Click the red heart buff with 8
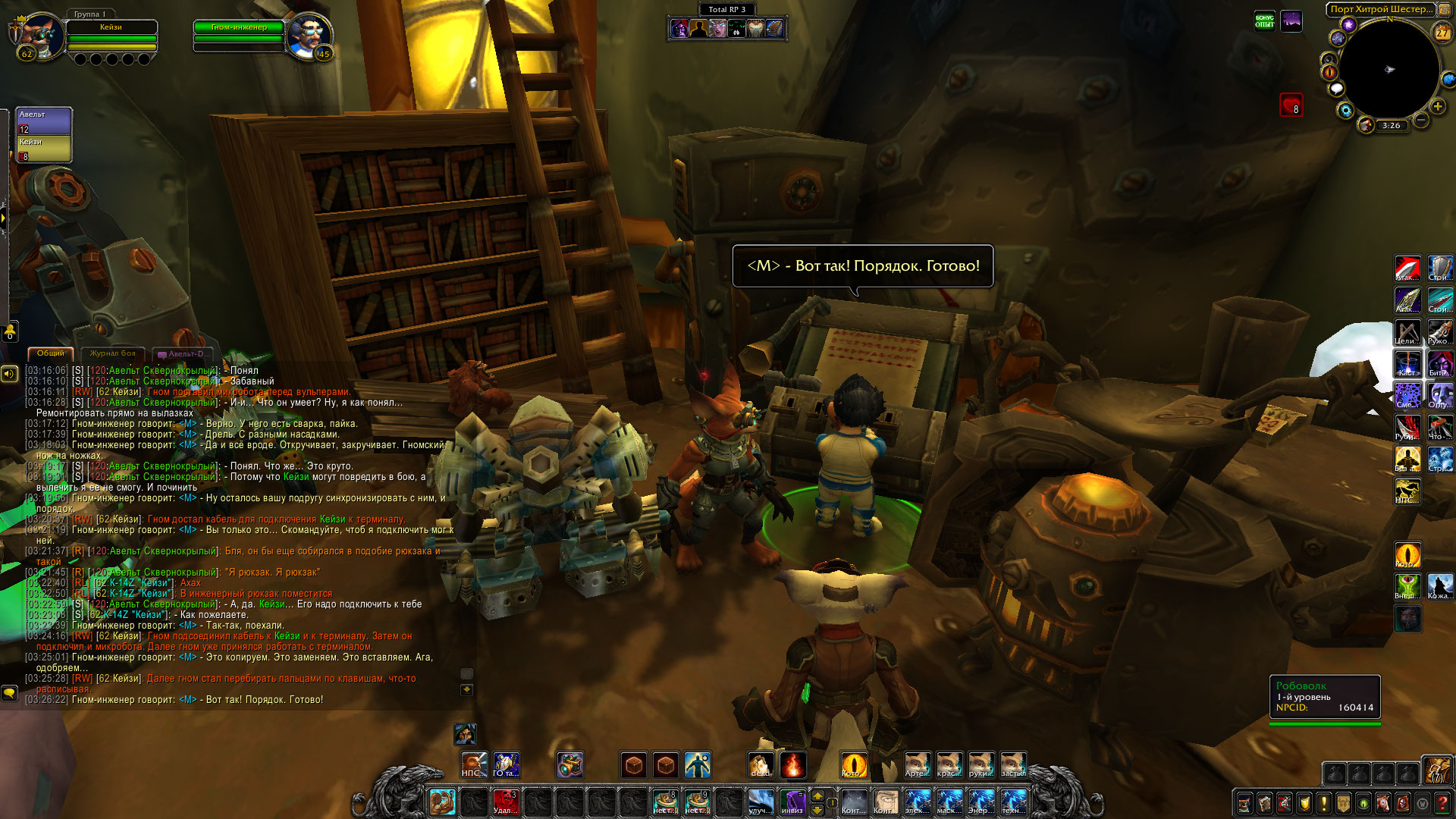1456x819 pixels. tap(1291, 105)
